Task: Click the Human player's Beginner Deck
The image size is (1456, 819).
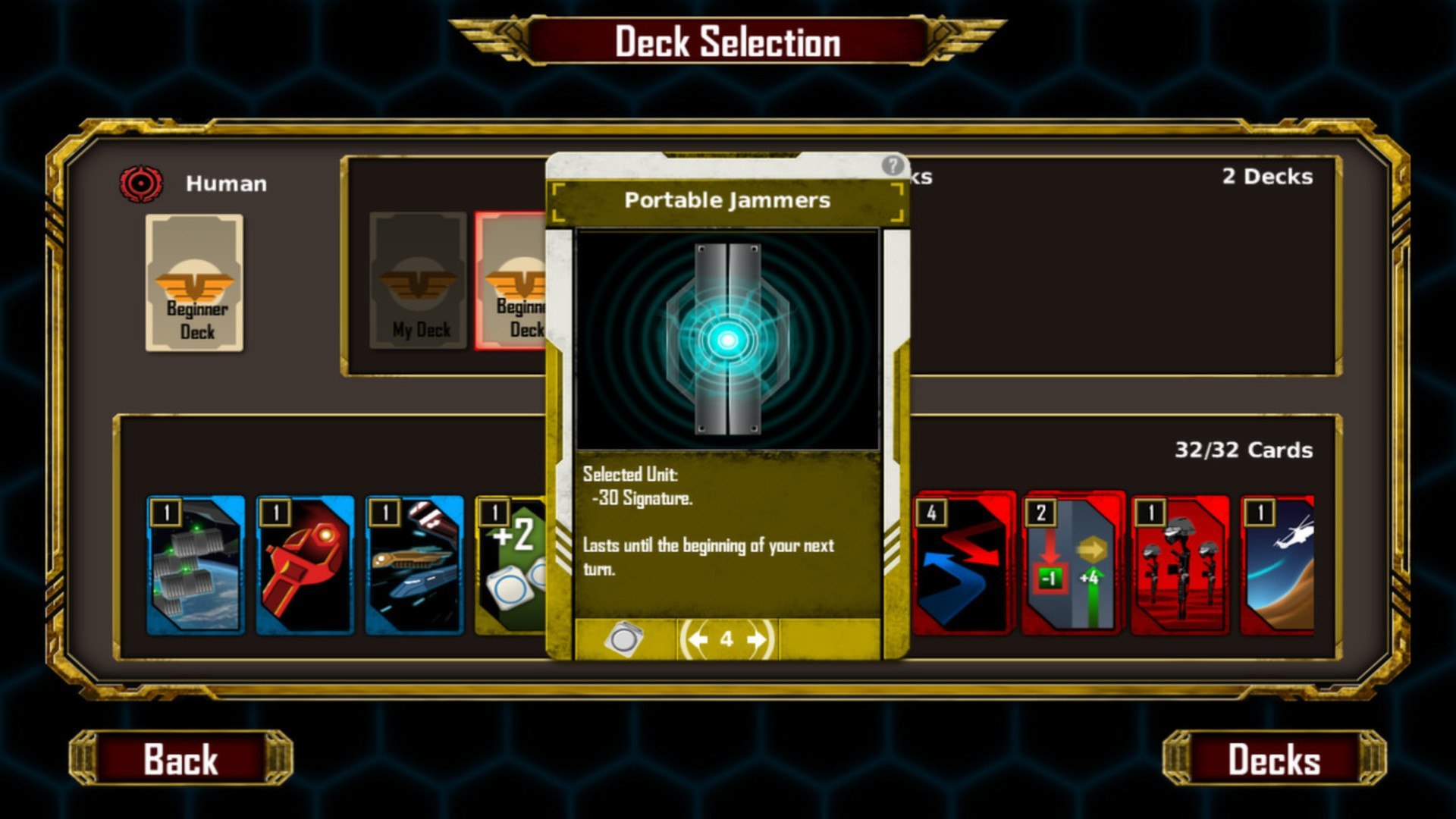Action: pyautogui.click(x=195, y=283)
